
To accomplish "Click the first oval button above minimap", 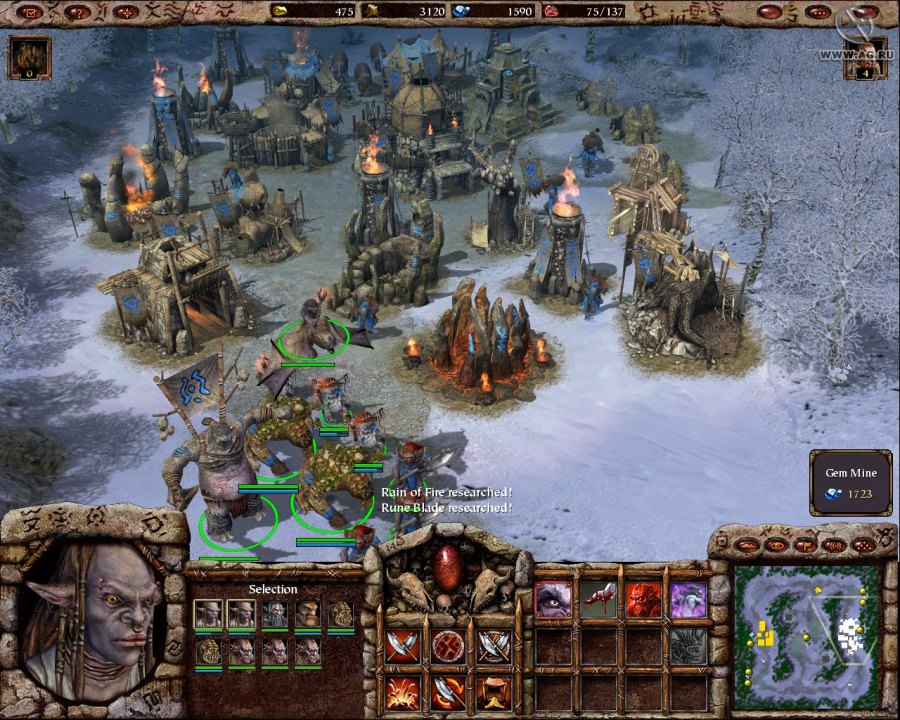I will [748, 546].
